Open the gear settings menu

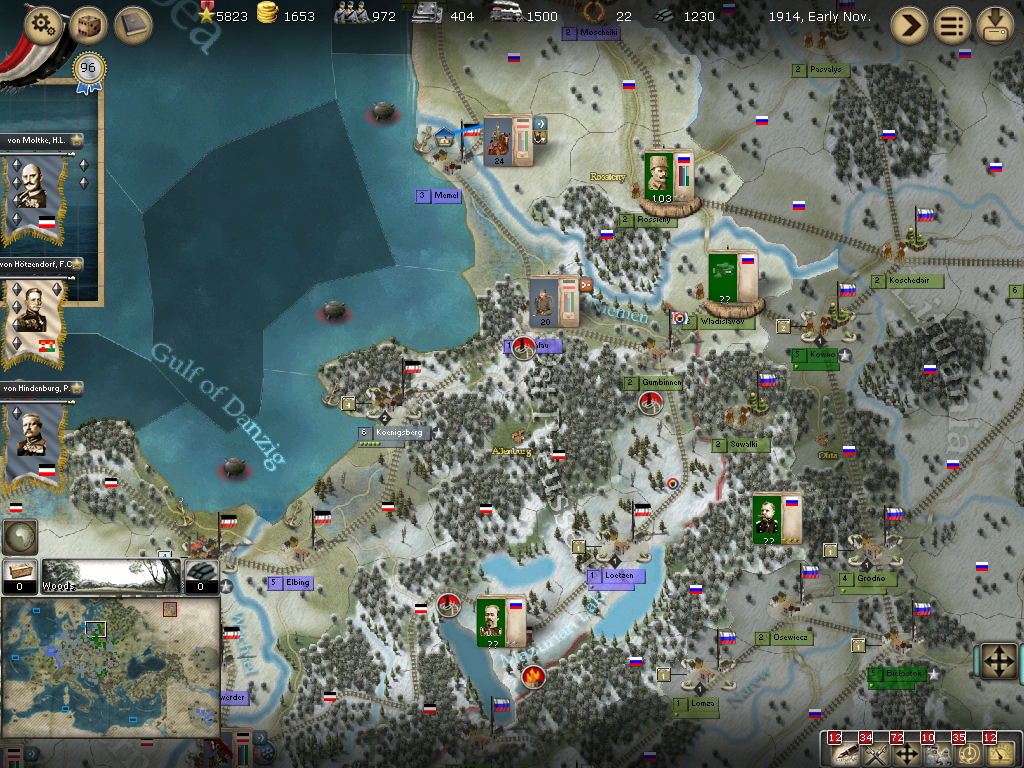[41, 25]
